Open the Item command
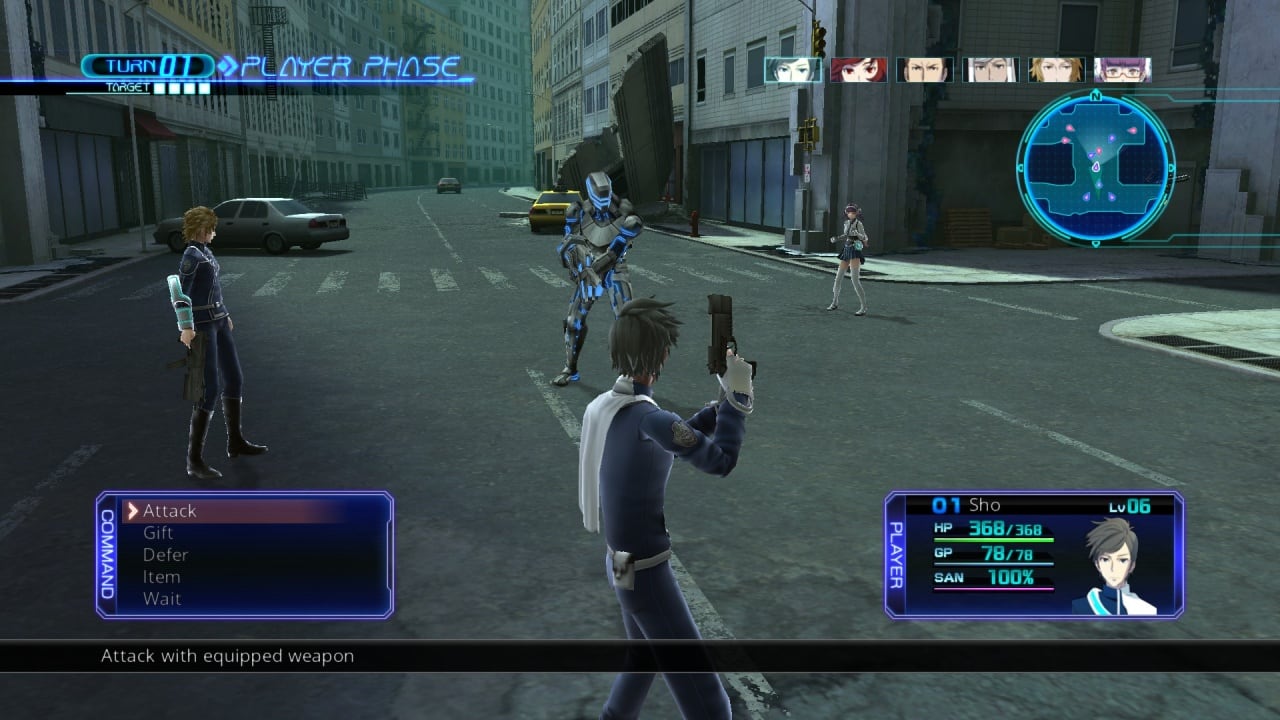Image resolution: width=1280 pixels, height=720 pixels. (161, 577)
